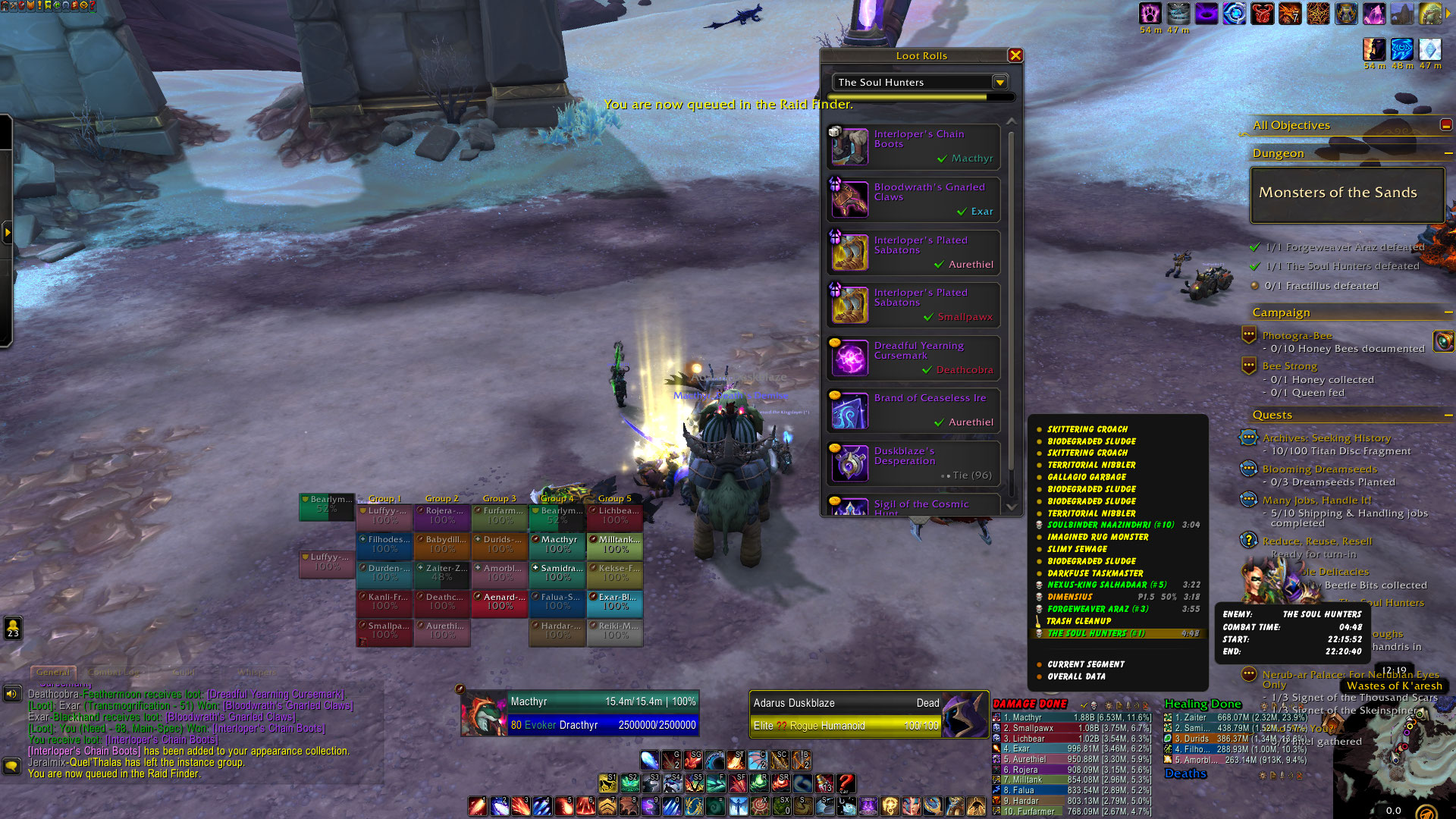This screenshot has height=819, width=1456.
Task: Show Overall Data in the encounter list
Action: click(x=1076, y=676)
